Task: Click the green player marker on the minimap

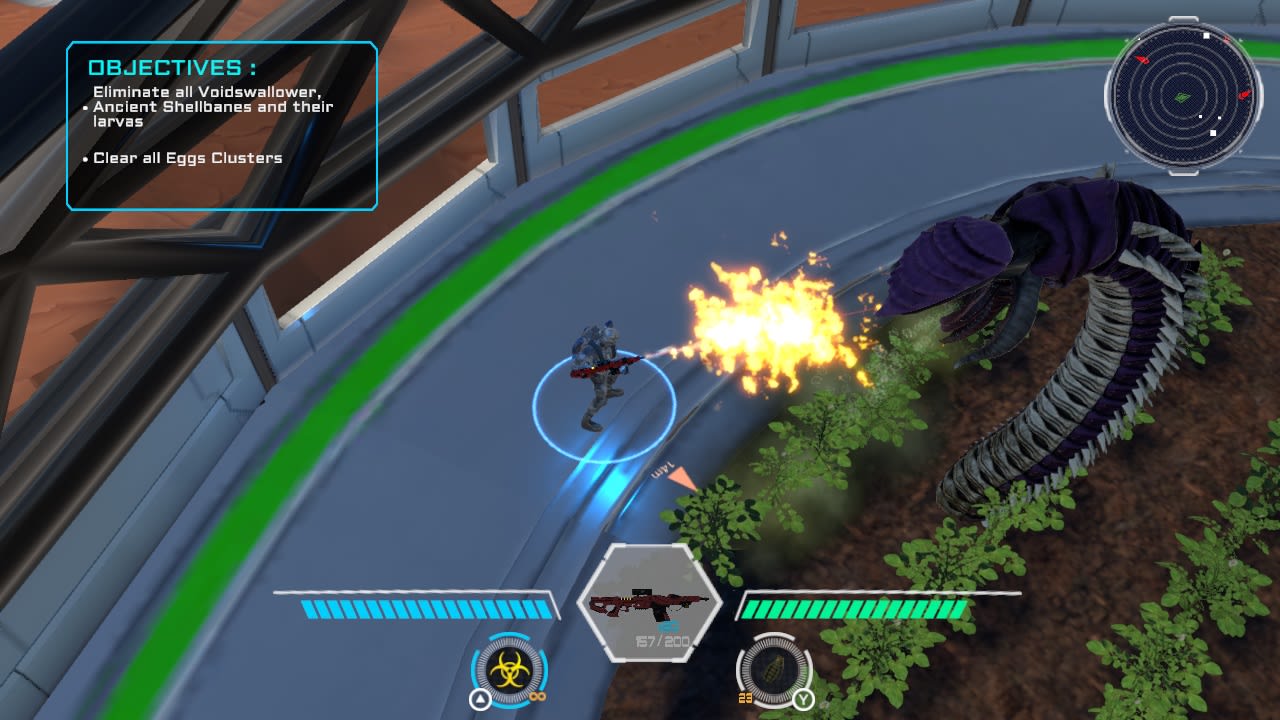Action: coord(1182,97)
